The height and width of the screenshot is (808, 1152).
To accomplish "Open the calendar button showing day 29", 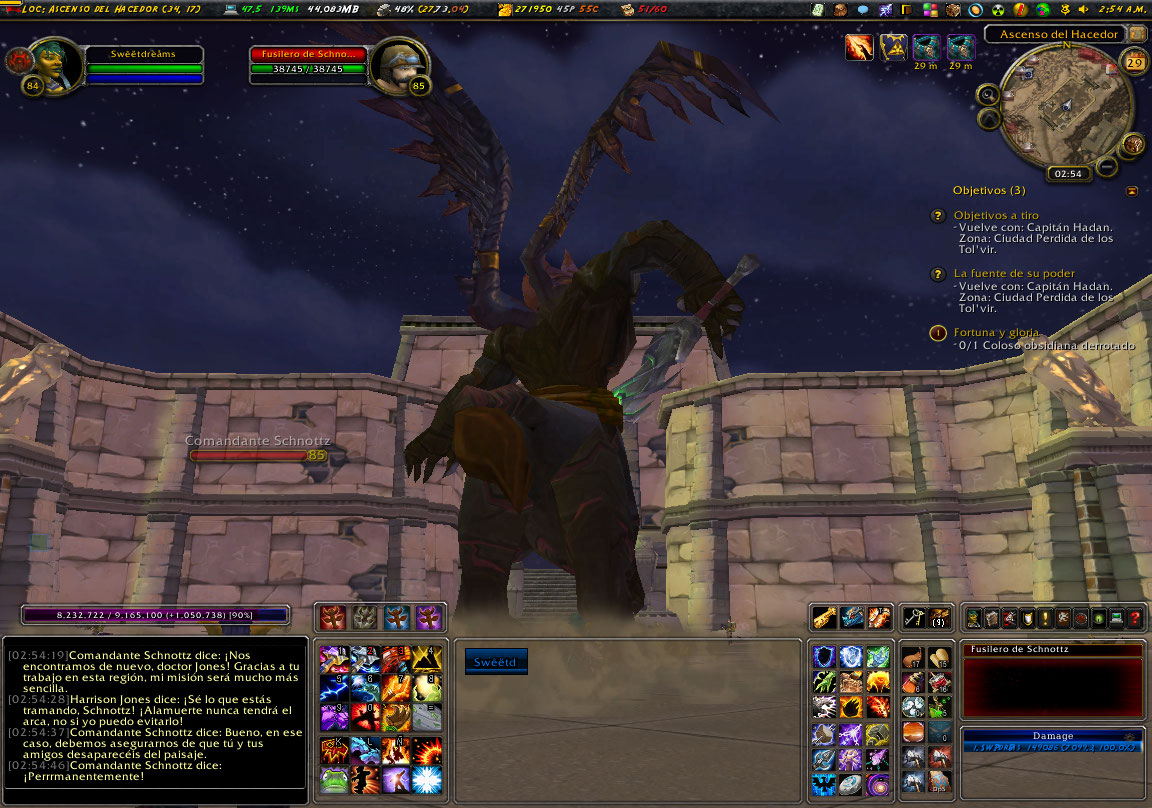I will (x=1135, y=63).
